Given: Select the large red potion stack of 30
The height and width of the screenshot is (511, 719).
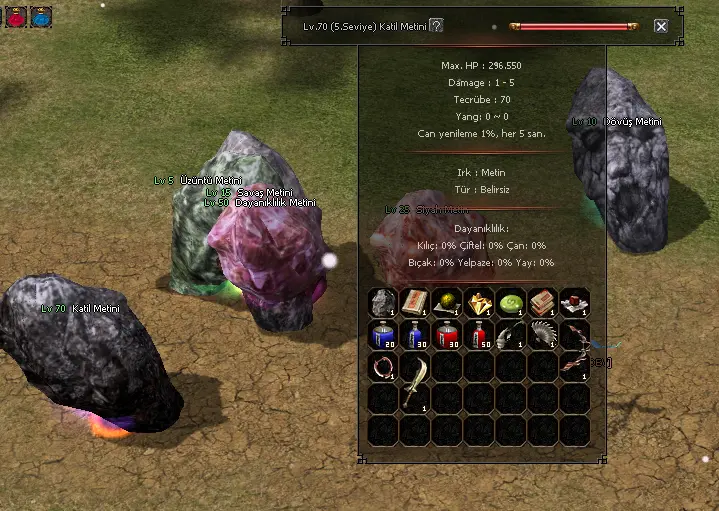Looking at the screenshot, I should click(447, 334).
